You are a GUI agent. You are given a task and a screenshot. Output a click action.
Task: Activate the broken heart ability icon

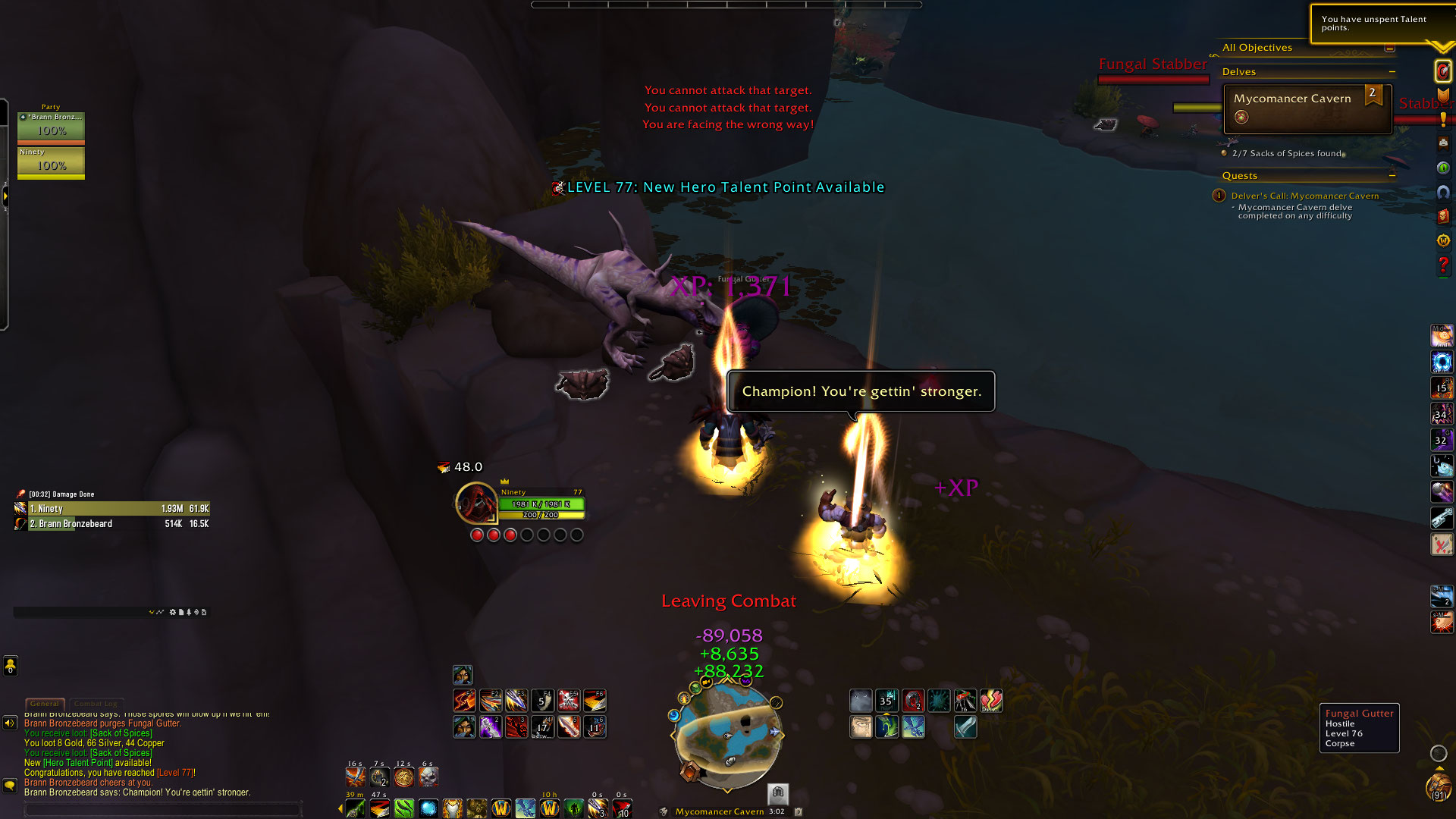(990, 700)
